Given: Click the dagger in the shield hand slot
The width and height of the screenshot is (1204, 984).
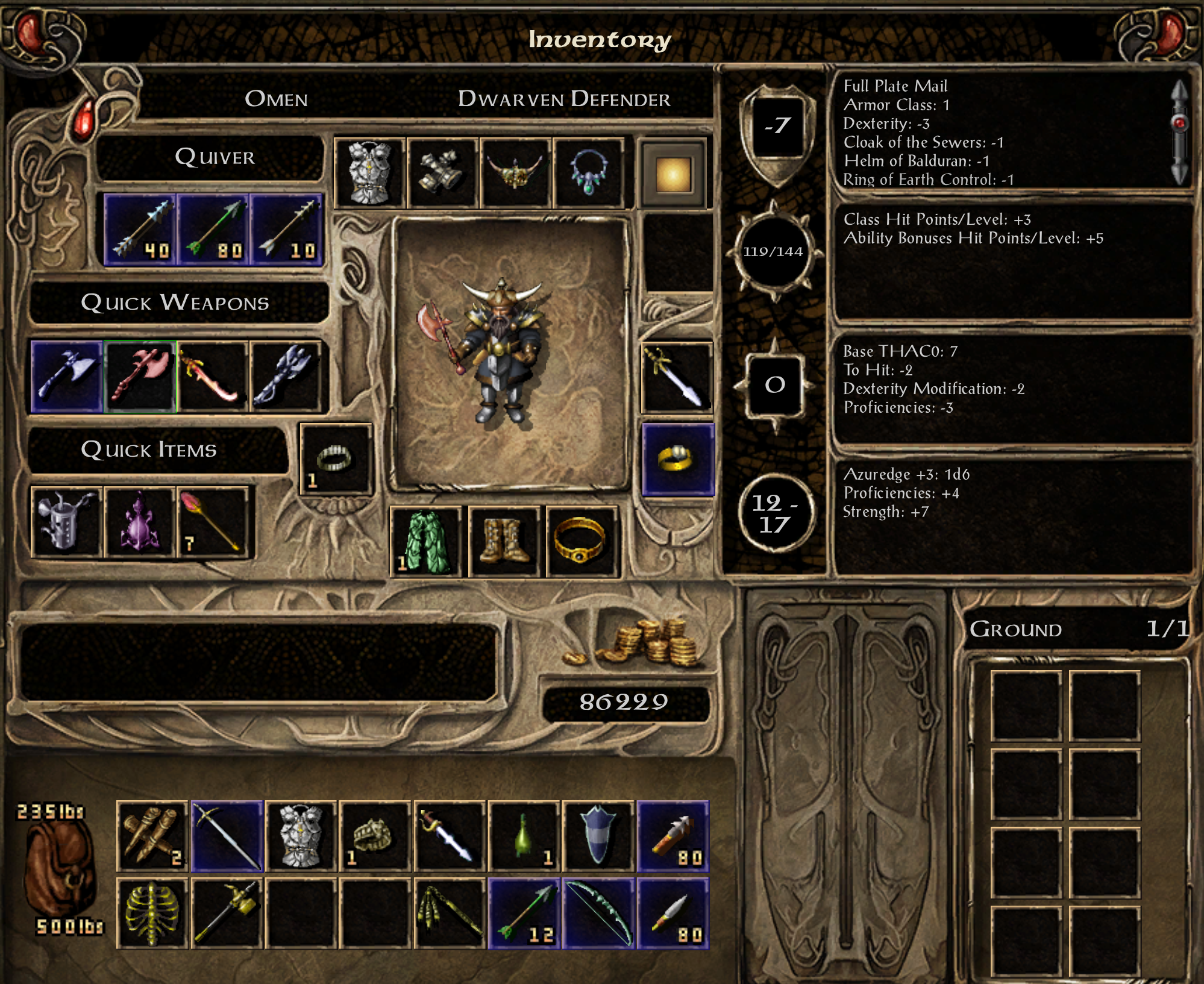Looking at the screenshot, I should (x=677, y=378).
